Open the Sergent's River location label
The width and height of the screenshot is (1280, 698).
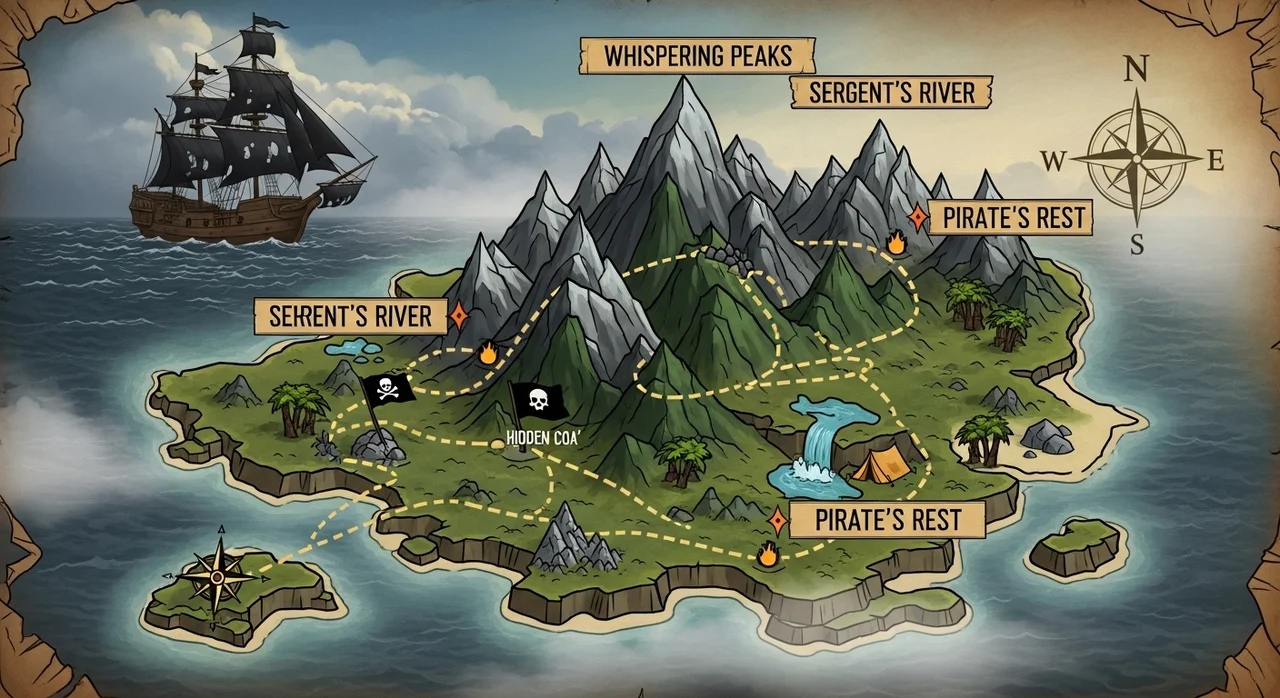[890, 92]
